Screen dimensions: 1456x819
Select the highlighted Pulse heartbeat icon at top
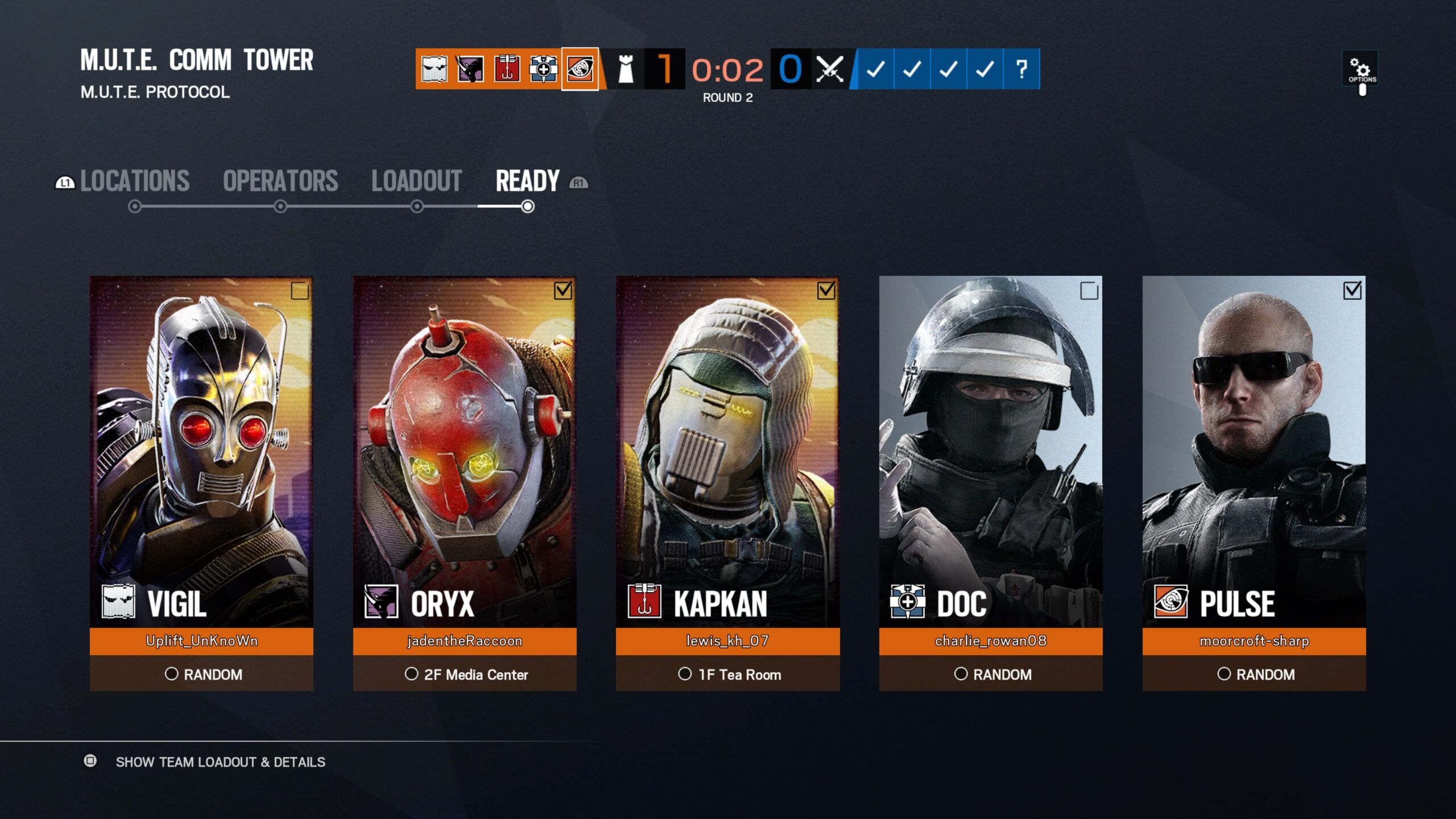pyautogui.click(x=580, y=69)
